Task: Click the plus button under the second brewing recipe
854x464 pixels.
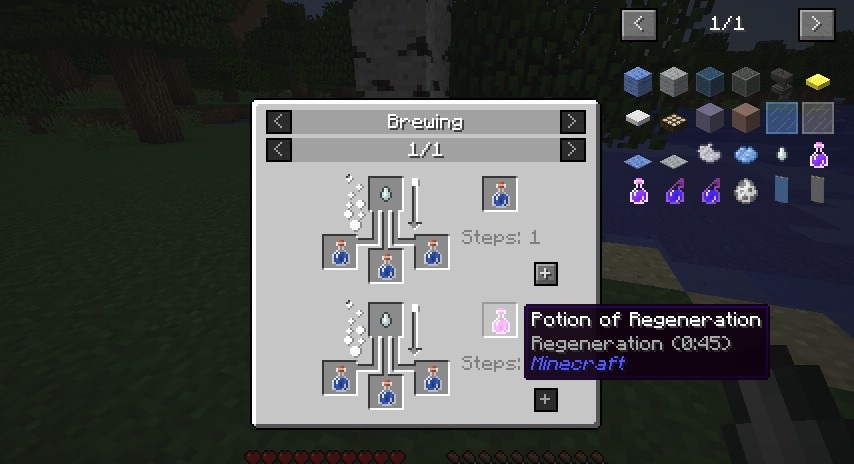Action: click(546, 400)
